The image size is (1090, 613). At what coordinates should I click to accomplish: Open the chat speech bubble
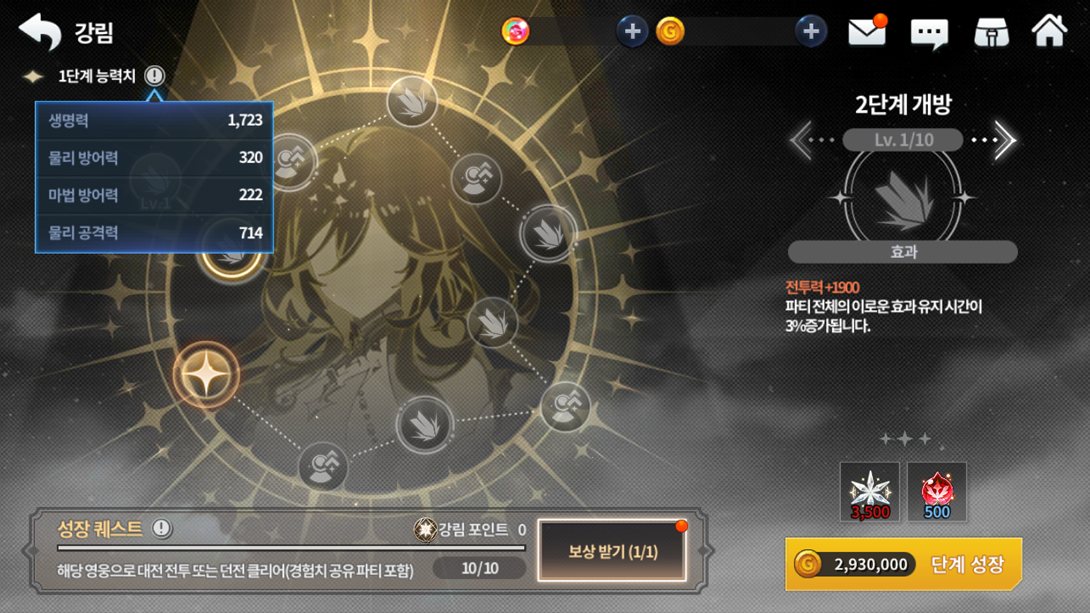point(929,33)
